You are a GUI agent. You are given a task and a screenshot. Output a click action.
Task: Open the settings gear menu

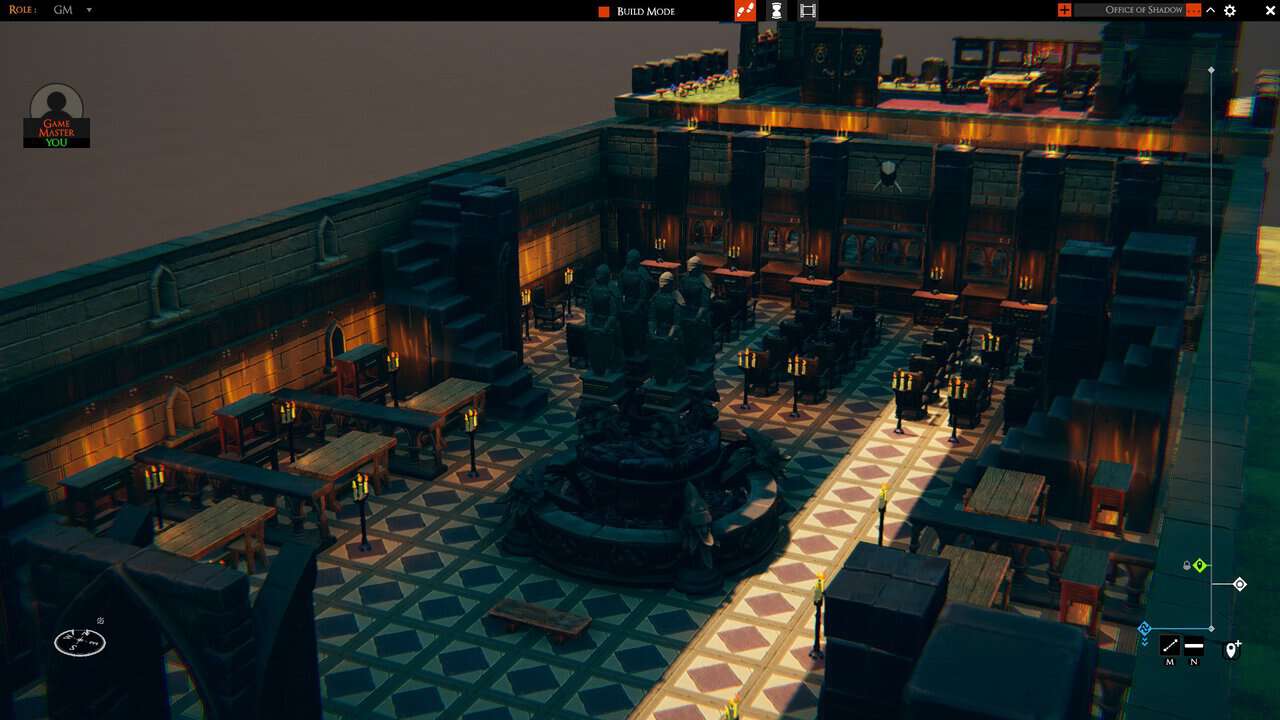pyautogui.click(x=1229, y=10)
